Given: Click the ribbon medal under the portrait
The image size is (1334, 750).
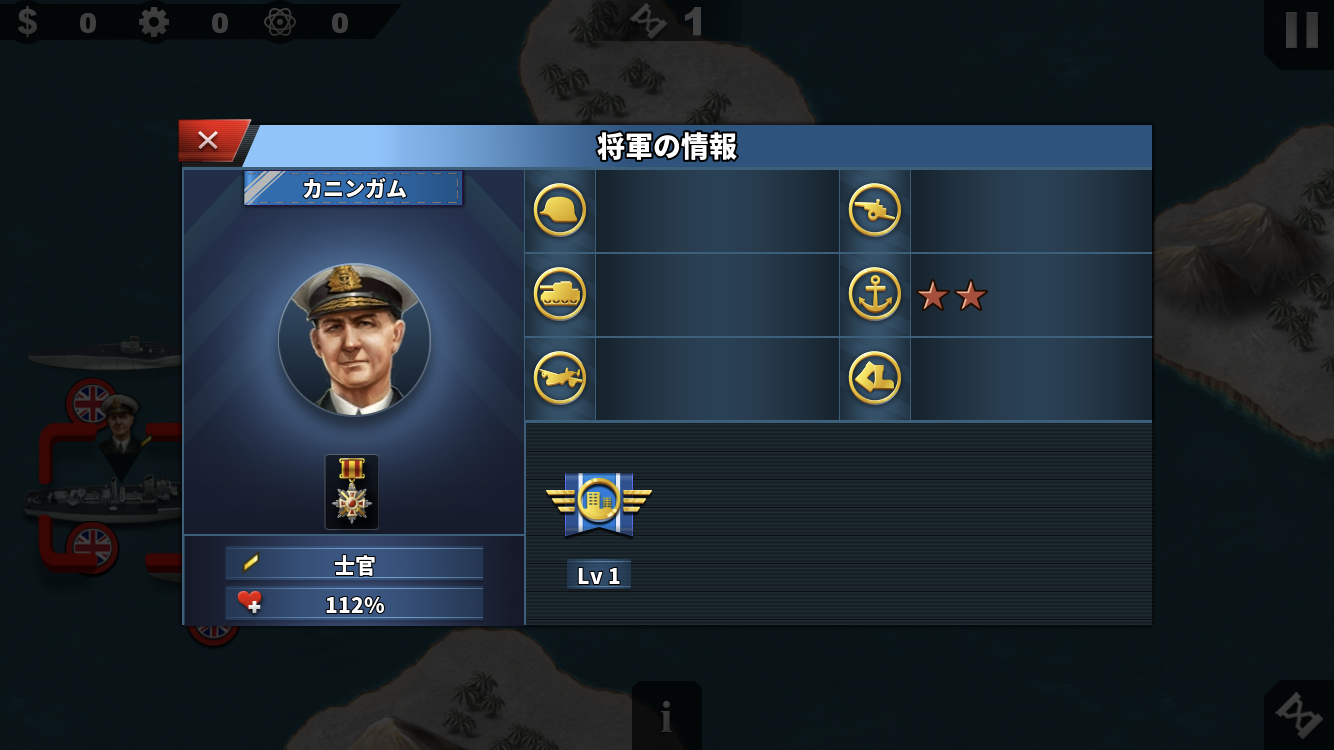Looking at the screenshot, I should point(350,490).
